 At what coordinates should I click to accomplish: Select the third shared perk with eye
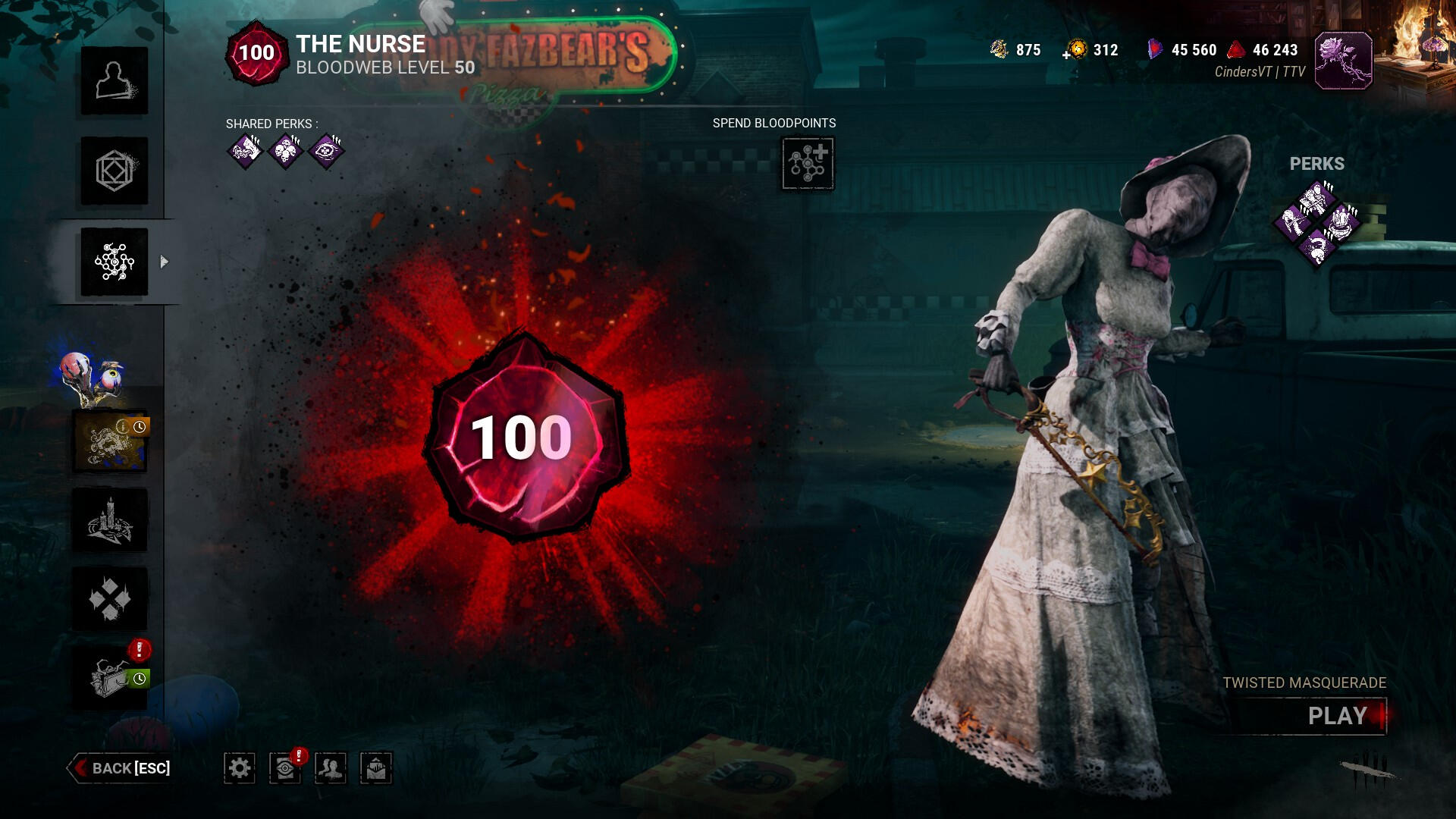pyautogui.click(x=327, y=151)
